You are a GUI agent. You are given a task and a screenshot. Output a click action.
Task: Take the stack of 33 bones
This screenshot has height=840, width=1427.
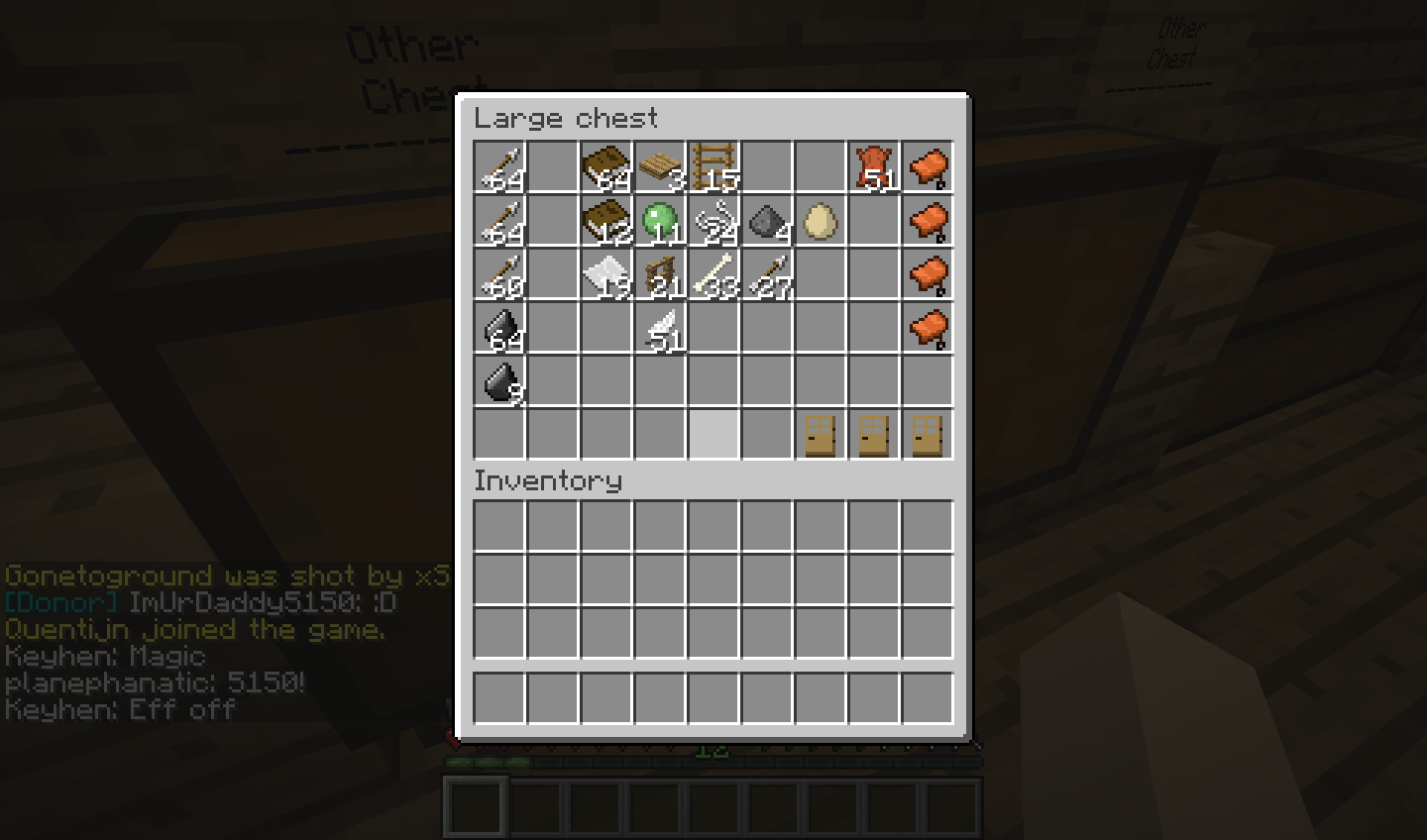coord(713,274)
